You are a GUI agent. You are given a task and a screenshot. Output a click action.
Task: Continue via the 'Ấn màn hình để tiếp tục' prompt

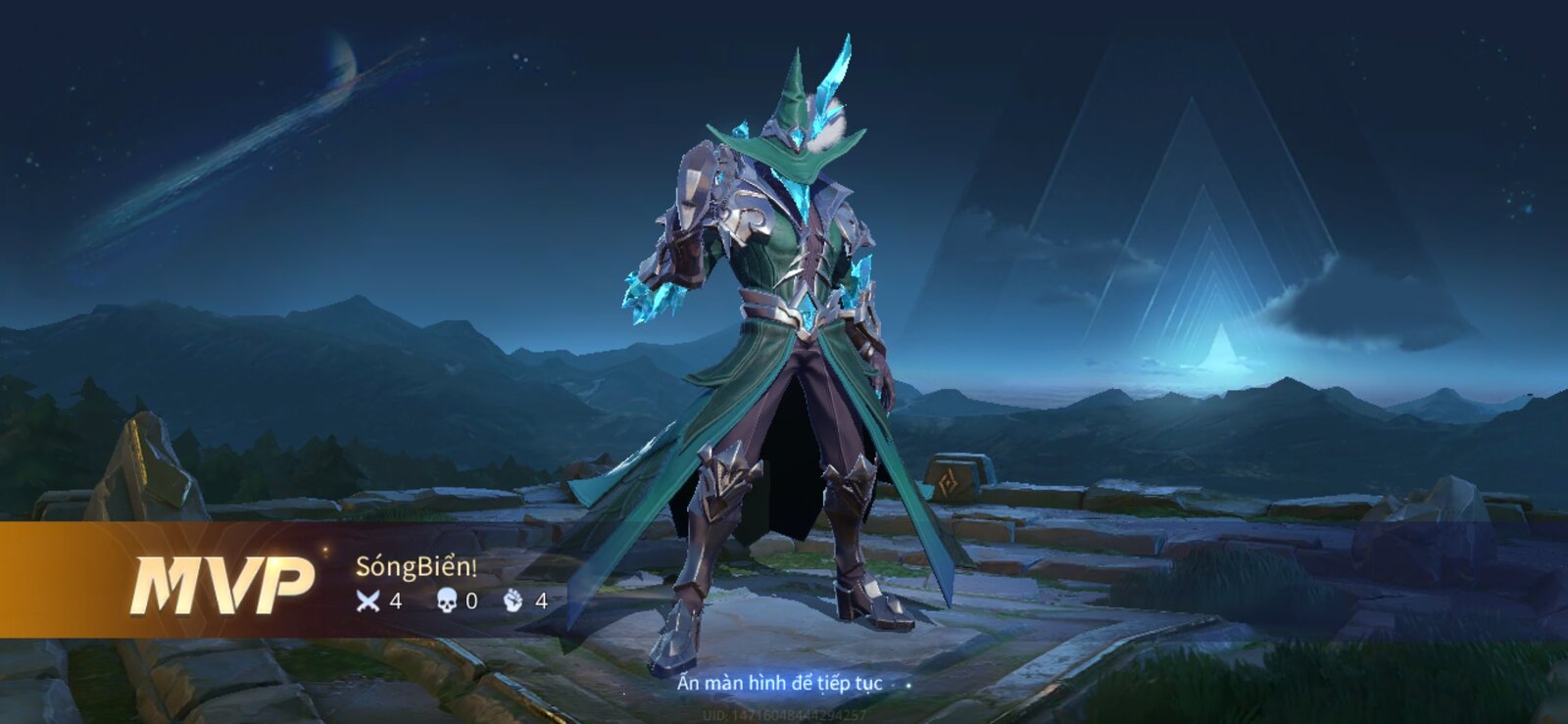780,683
